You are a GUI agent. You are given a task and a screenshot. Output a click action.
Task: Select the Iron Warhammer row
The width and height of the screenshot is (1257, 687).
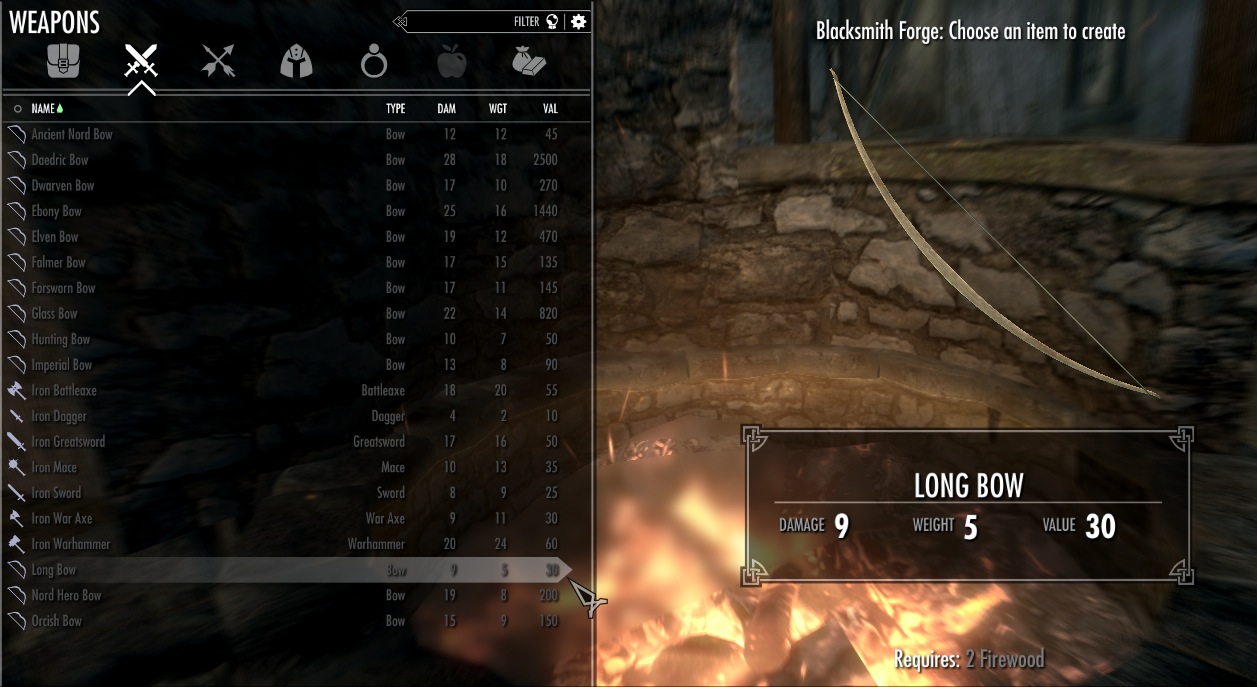point(70,544)
